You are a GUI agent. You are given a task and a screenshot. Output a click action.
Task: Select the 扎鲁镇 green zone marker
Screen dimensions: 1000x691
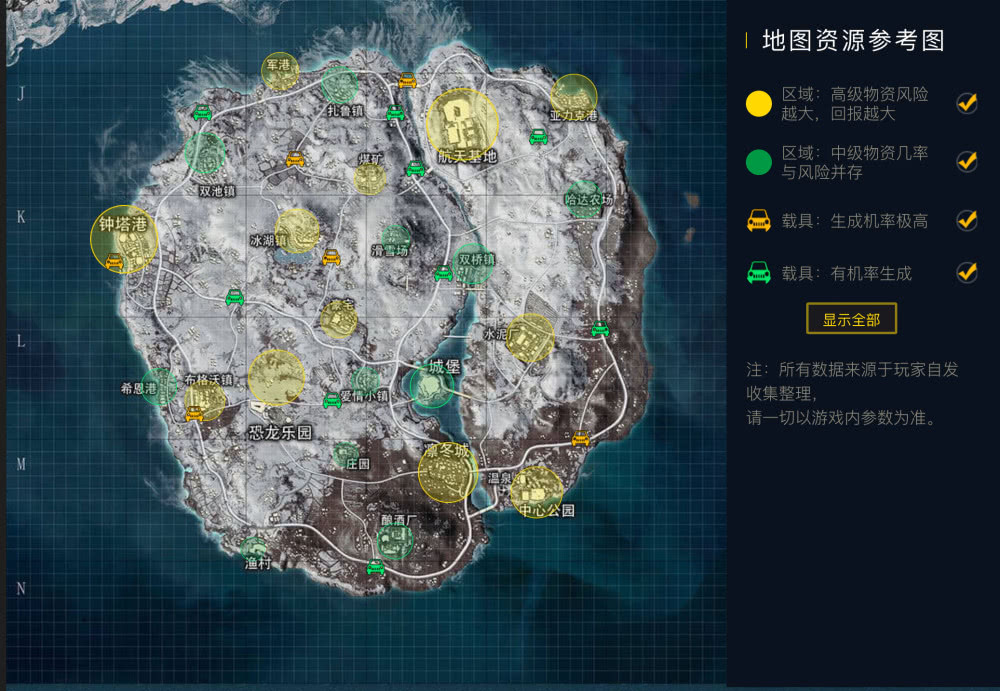(340, 85)
